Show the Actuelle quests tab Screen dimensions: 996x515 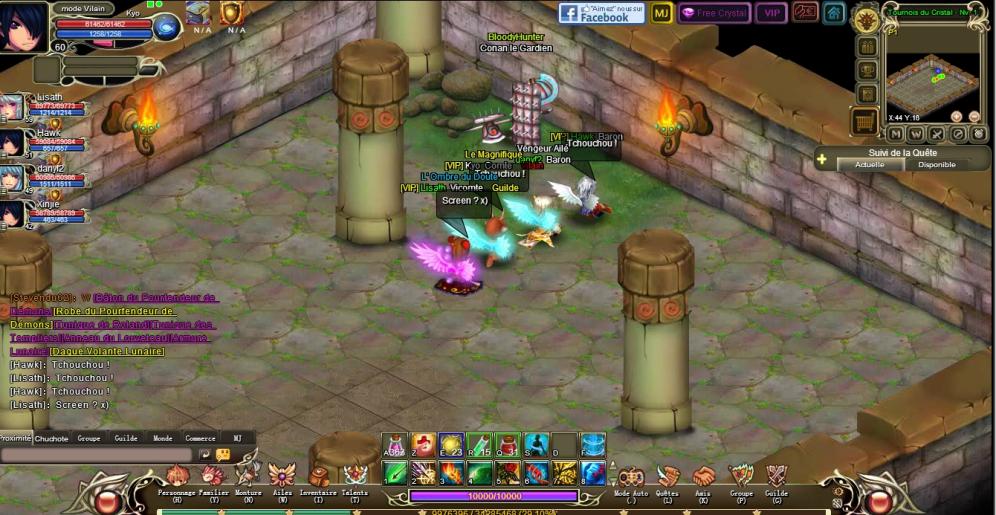(x=869, y=165)
